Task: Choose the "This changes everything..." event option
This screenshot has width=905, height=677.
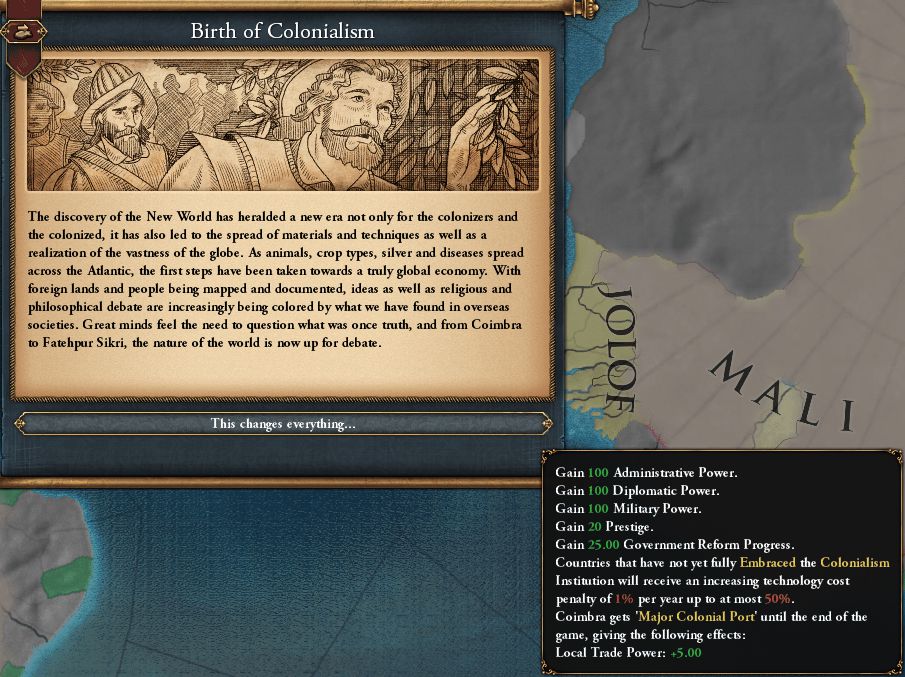Action: point(283,424)
